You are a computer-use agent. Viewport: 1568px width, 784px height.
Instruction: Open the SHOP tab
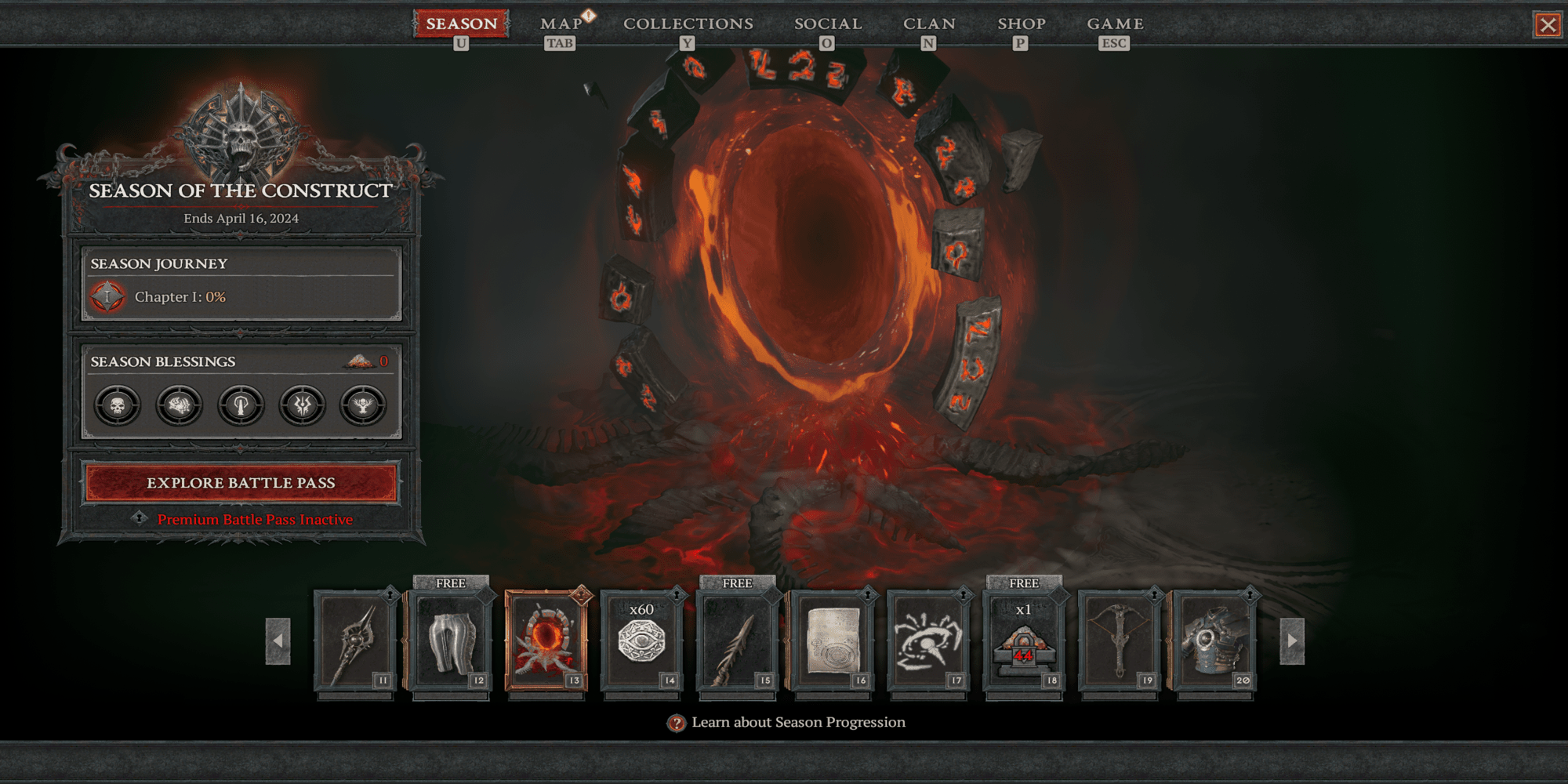[1021, 24]
